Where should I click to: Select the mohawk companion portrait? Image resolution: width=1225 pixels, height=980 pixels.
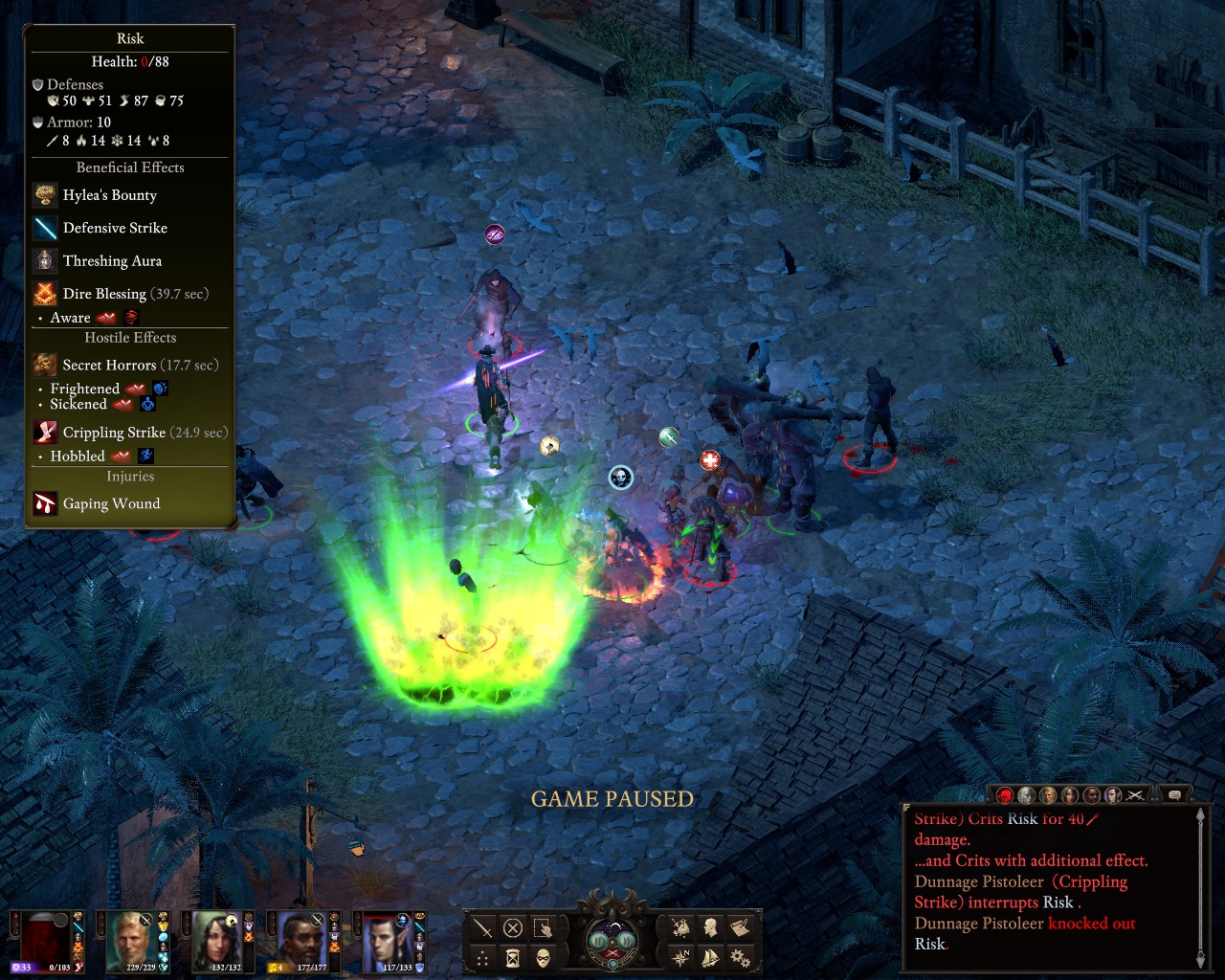301,940
